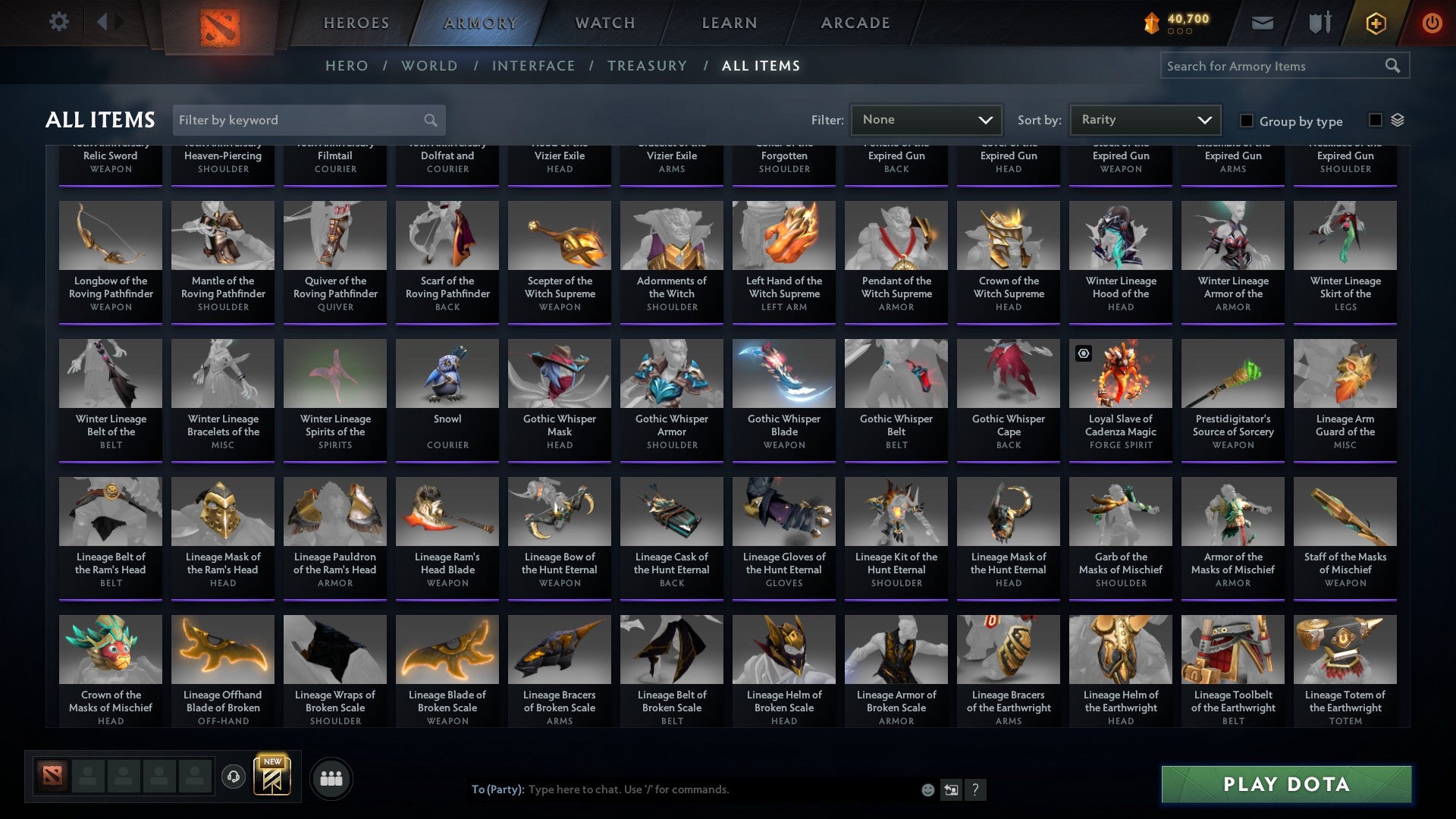Open the settings gear icon top left
Image resolution: width=1456 pixels, height=819 pixels.
58,21
